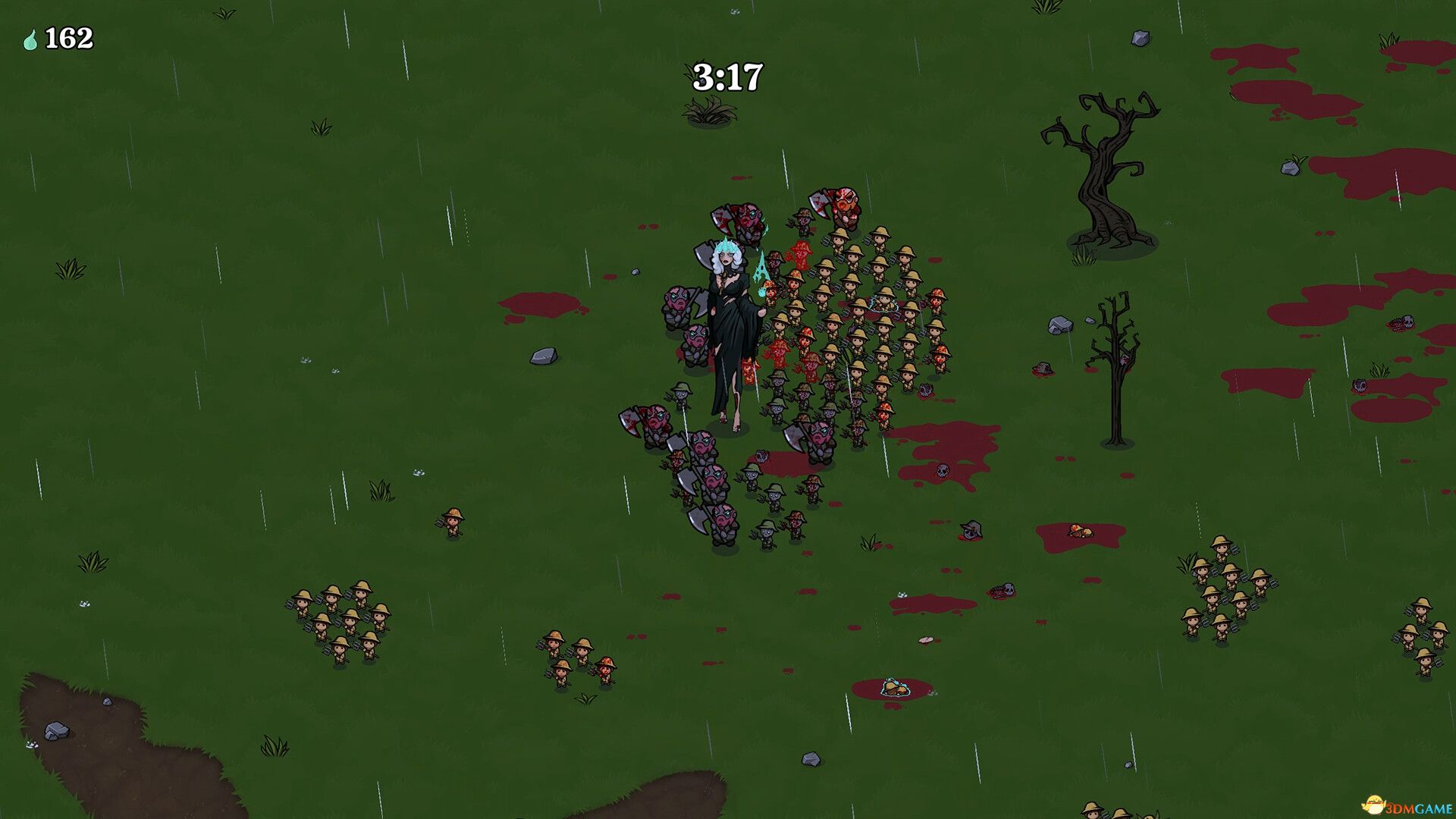This screenshot has width=1456, height=819.
Task: Click the lone villager wandering on the left
Action: [x=453, y=520]
